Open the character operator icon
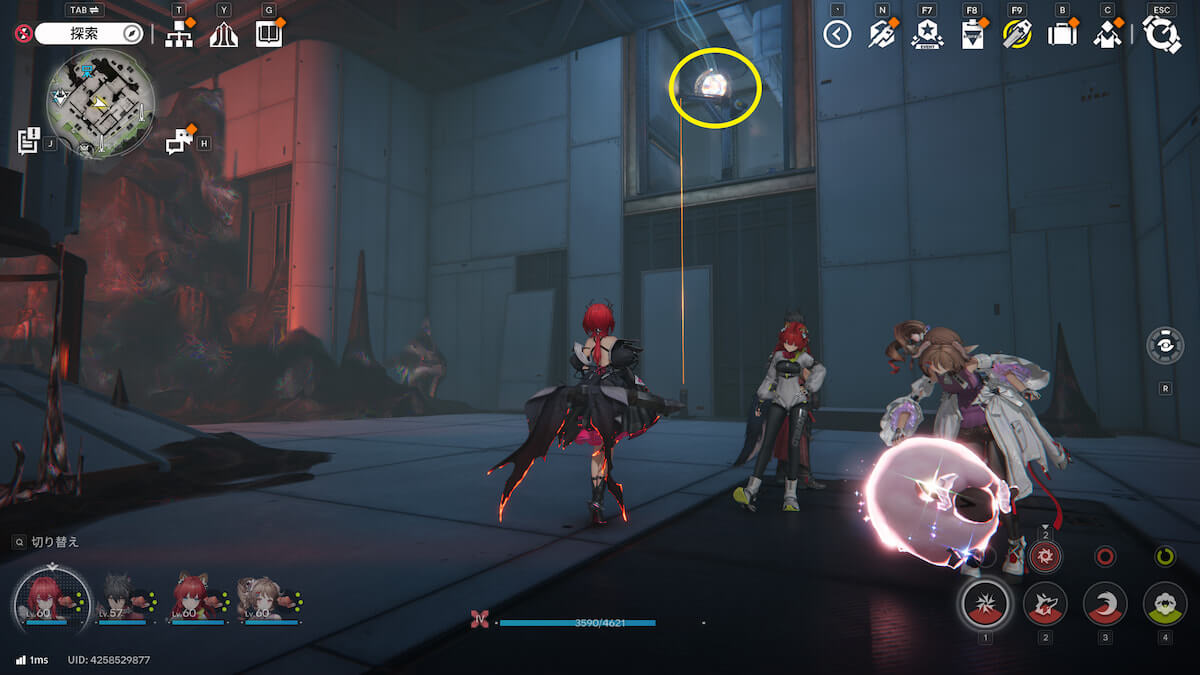Screen dimensions: 1200x675 pos(1107,35)
